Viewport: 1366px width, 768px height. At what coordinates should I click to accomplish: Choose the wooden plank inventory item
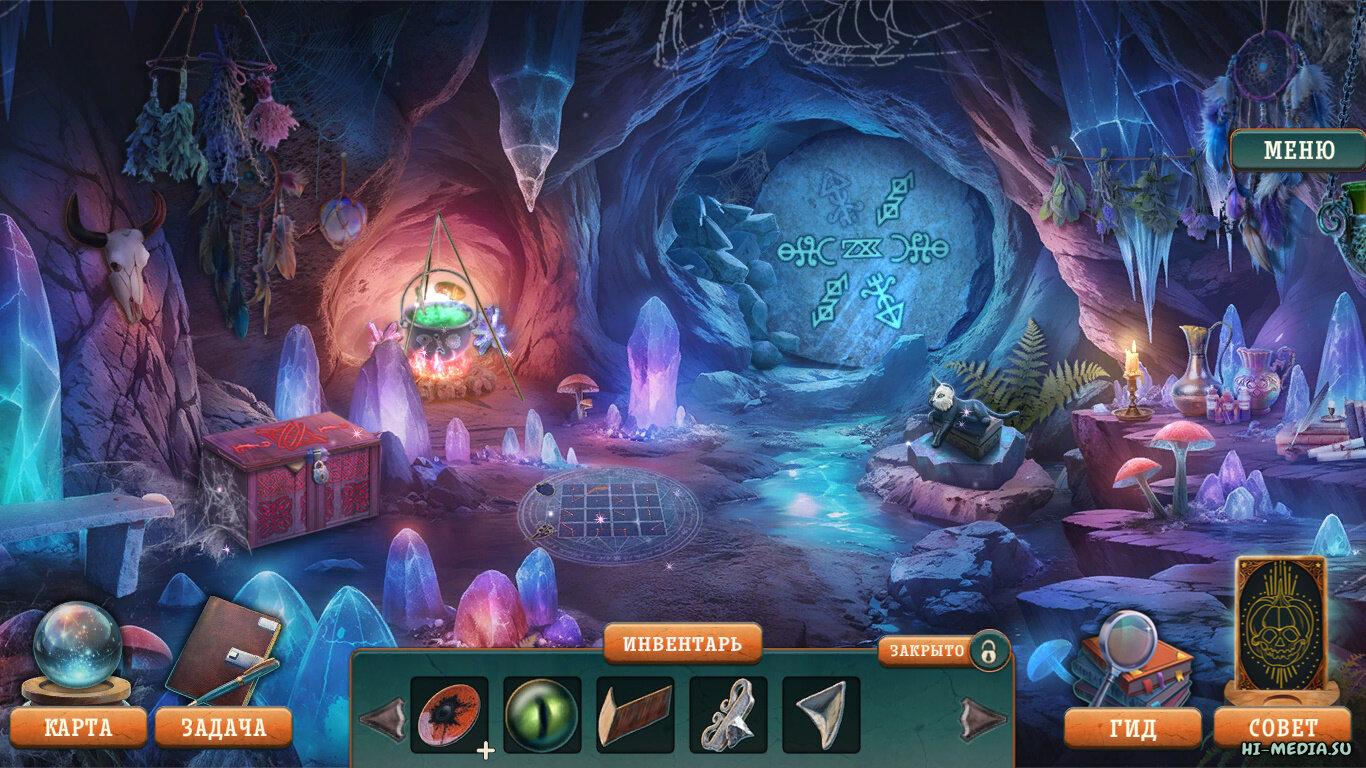tap(635, 715)
